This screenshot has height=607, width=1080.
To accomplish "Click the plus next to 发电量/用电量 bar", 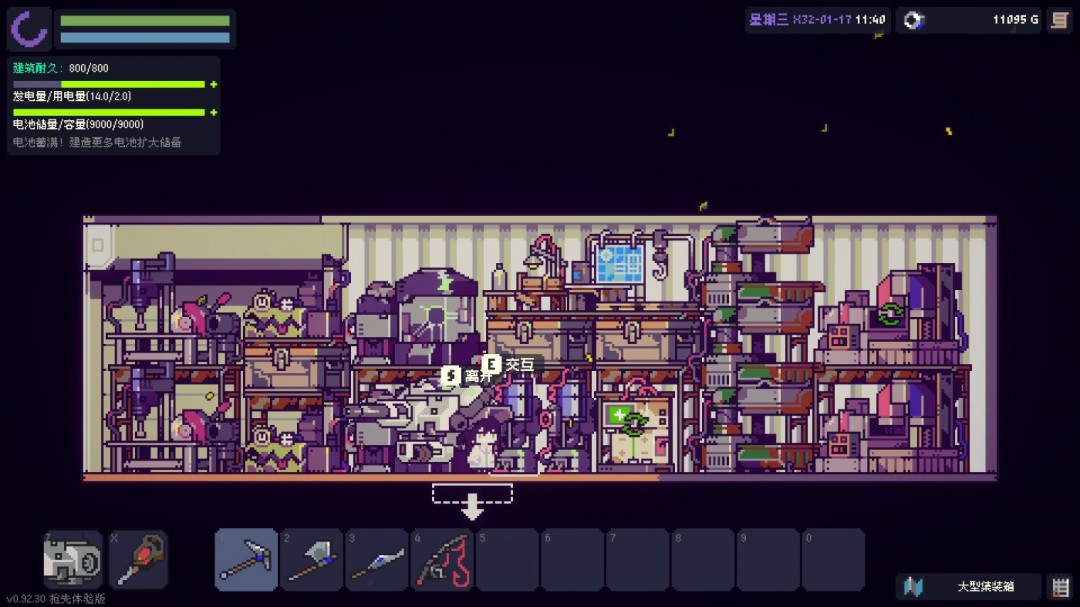I will tap(214, 84).
